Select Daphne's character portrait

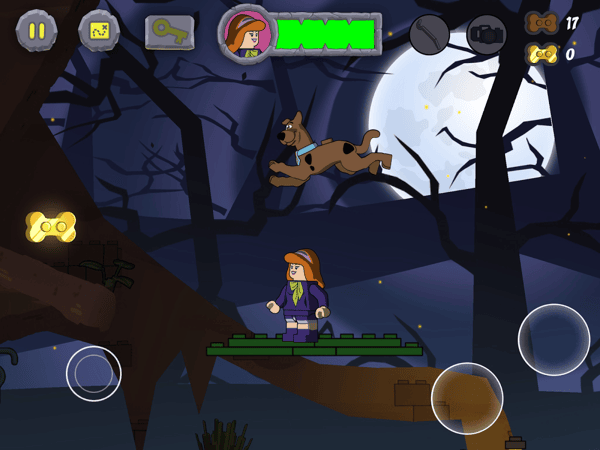click(x=246, y=35)
